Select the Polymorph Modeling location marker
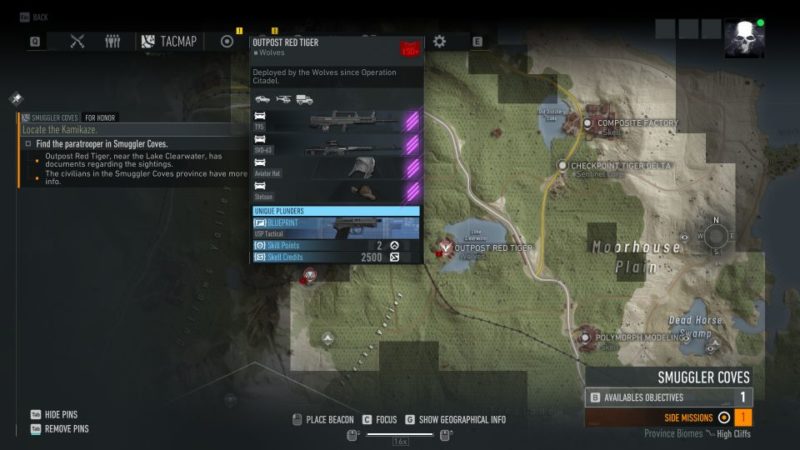This screenshot has width=800, height=450. pos(586,338)
